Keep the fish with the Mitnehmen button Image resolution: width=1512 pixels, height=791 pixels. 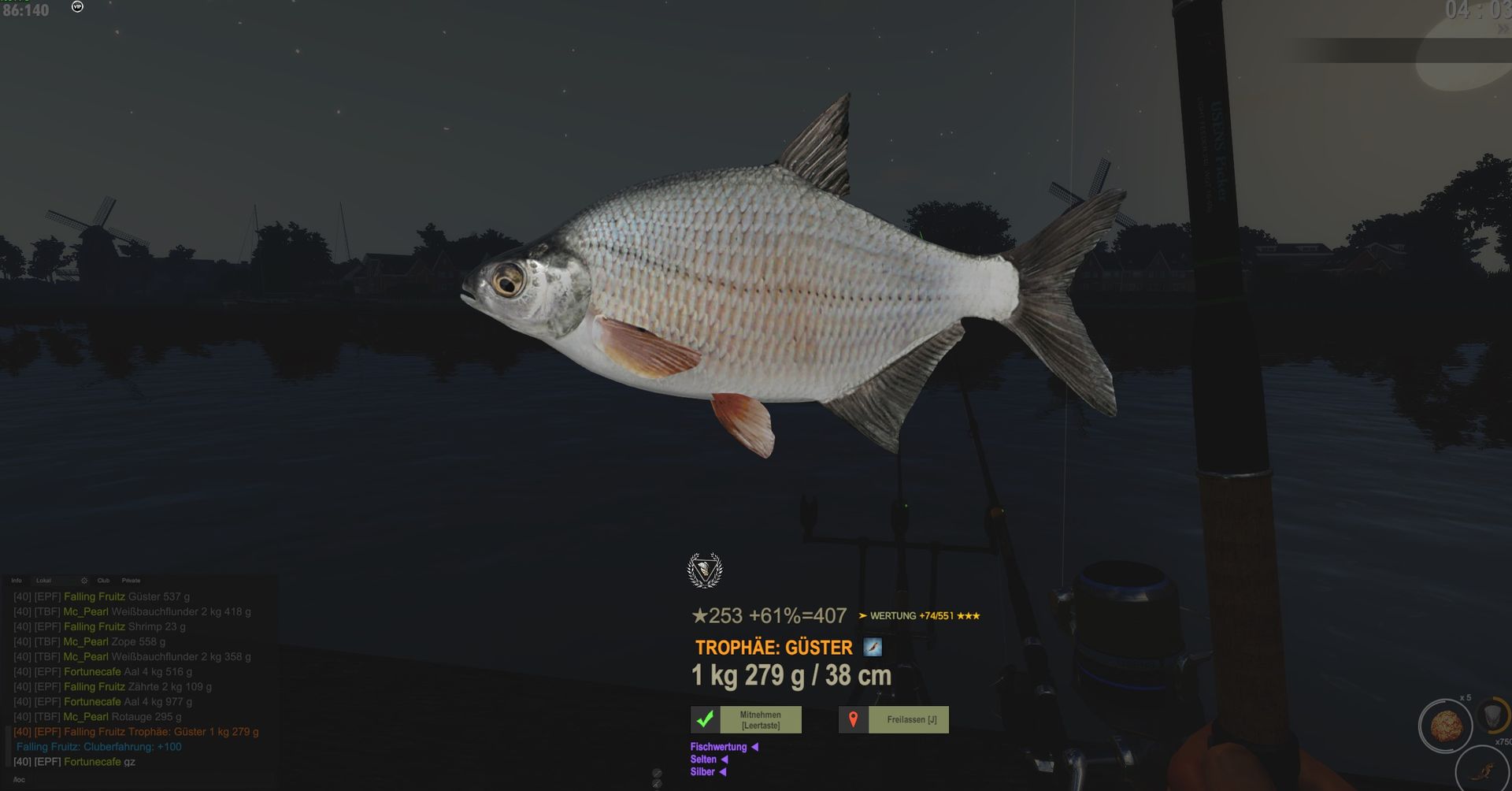click(746, 719)
